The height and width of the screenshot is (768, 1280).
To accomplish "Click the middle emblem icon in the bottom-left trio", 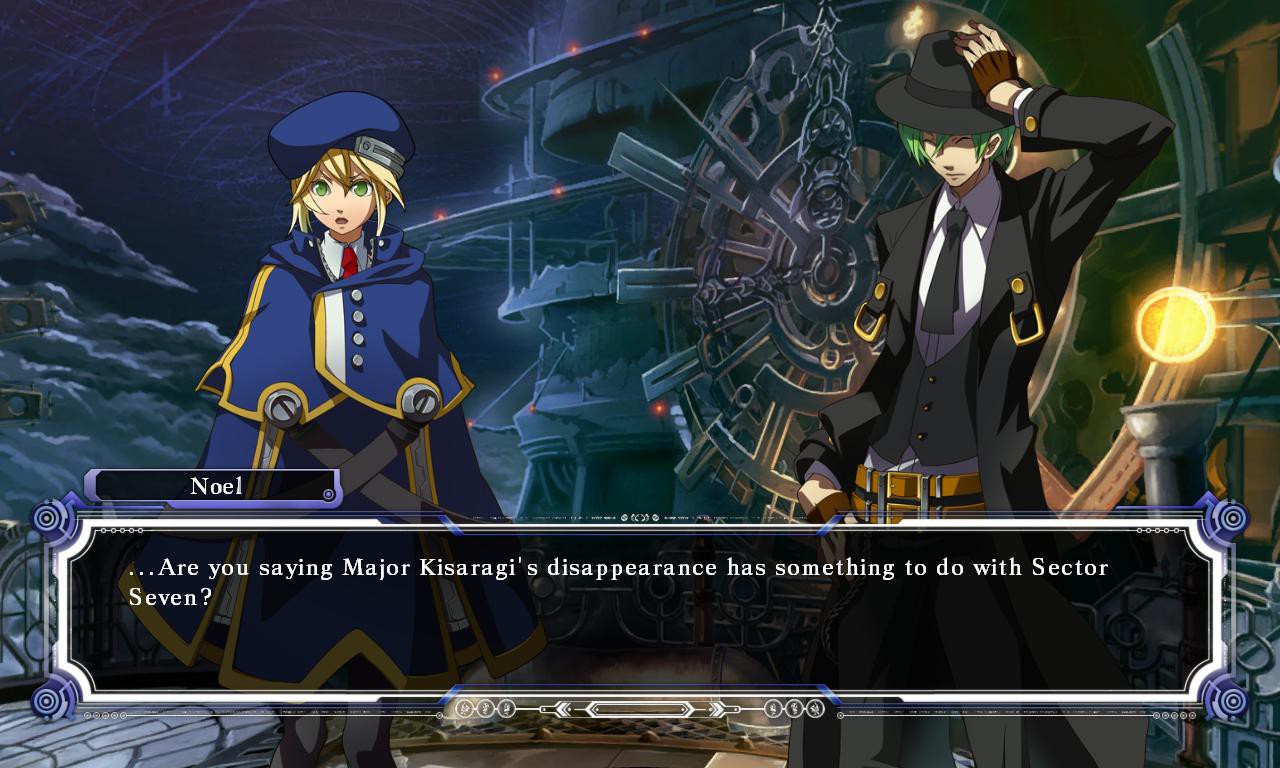I will tap(484, 709).
